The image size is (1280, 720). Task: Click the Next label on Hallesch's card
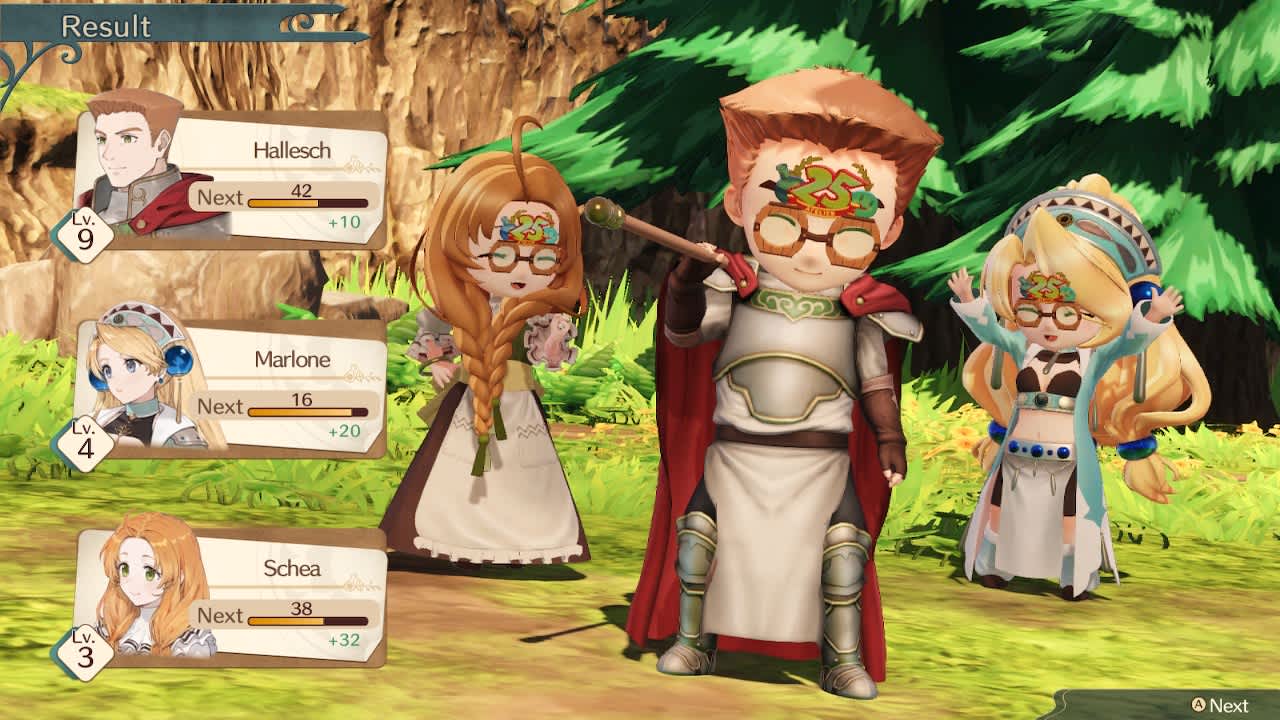(219, 198)
